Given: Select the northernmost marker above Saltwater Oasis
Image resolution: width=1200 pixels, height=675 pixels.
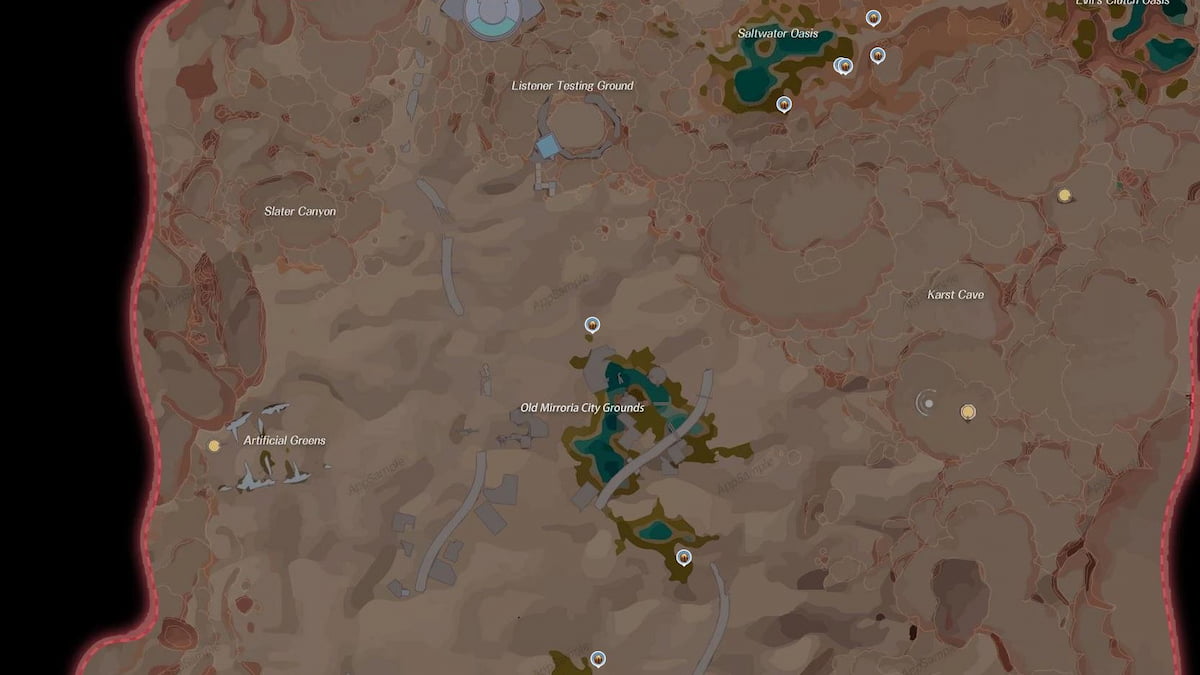Looking at the screenshot, I should click(873, 17).
